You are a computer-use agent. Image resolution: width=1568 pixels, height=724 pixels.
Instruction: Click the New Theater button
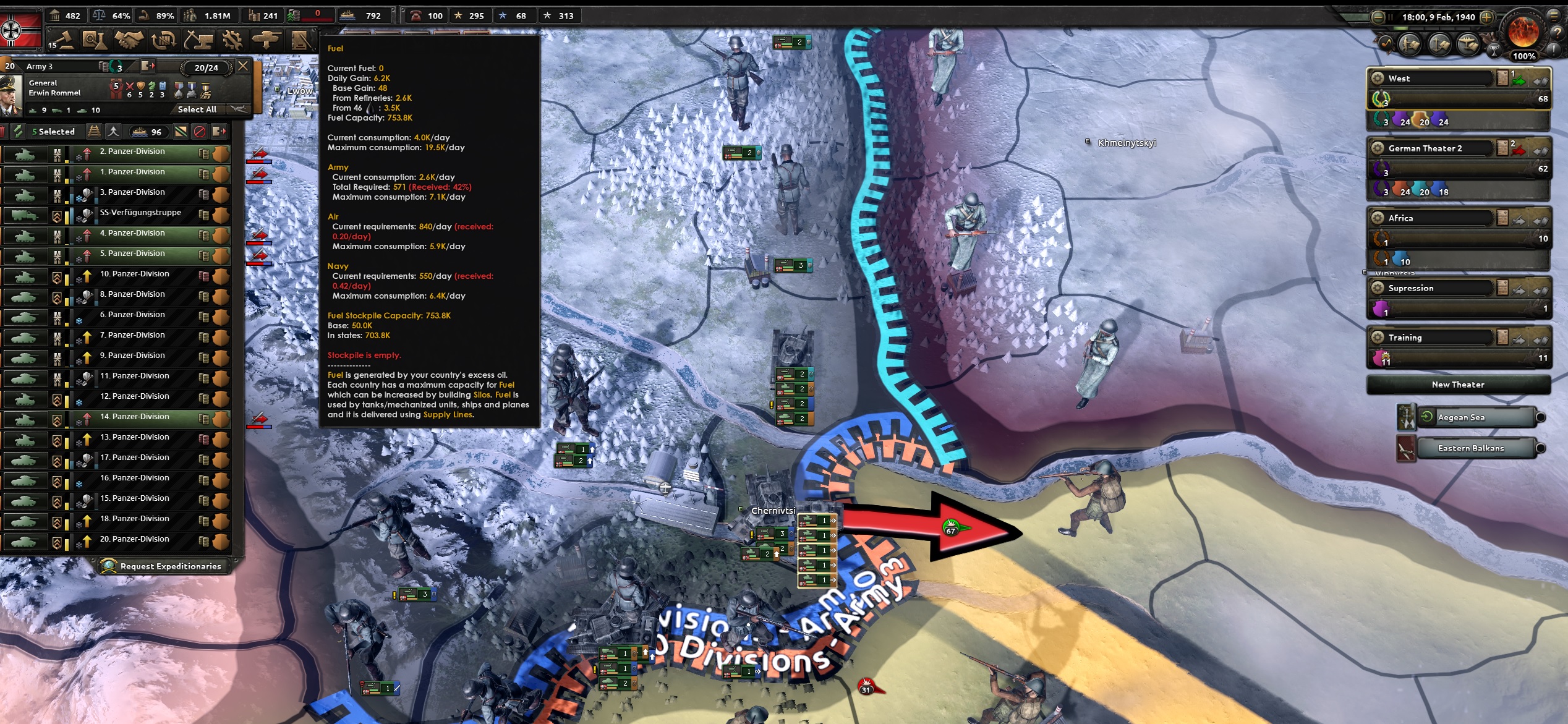point(1458,385)
